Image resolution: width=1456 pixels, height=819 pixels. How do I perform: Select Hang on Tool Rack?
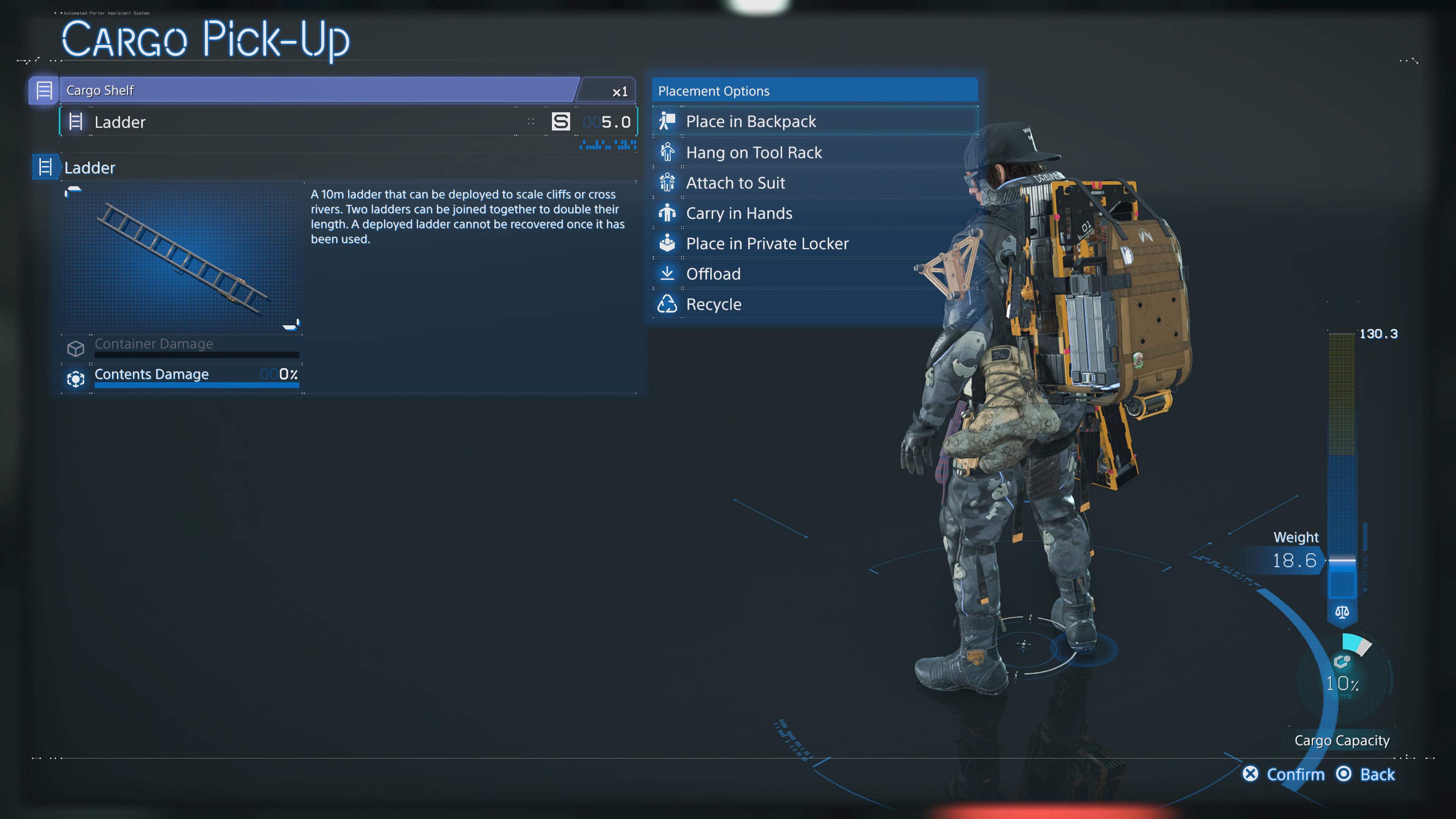click(753, 152)
